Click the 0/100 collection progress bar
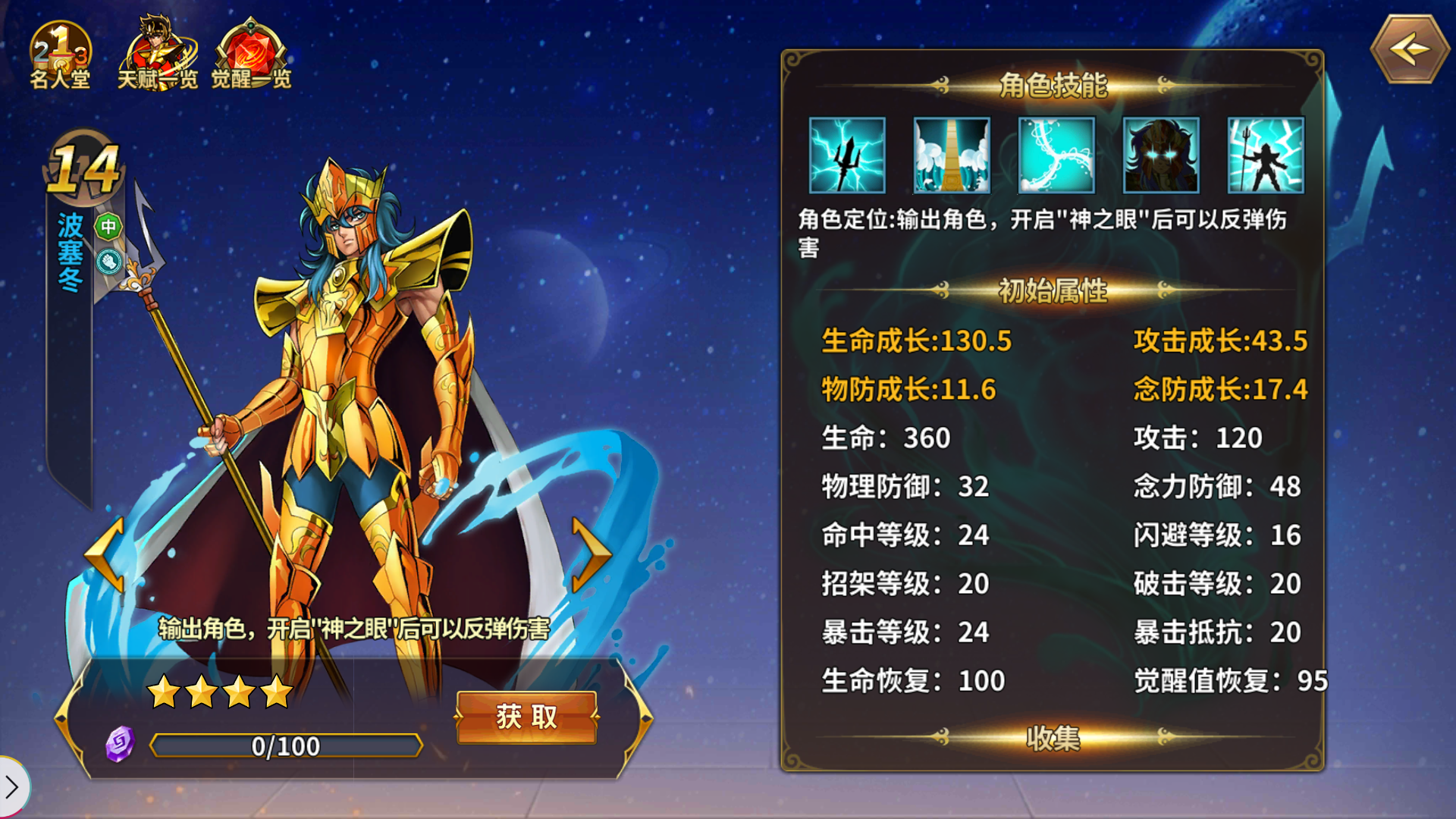The image size is (1456, 819). (x=287, y=746)
